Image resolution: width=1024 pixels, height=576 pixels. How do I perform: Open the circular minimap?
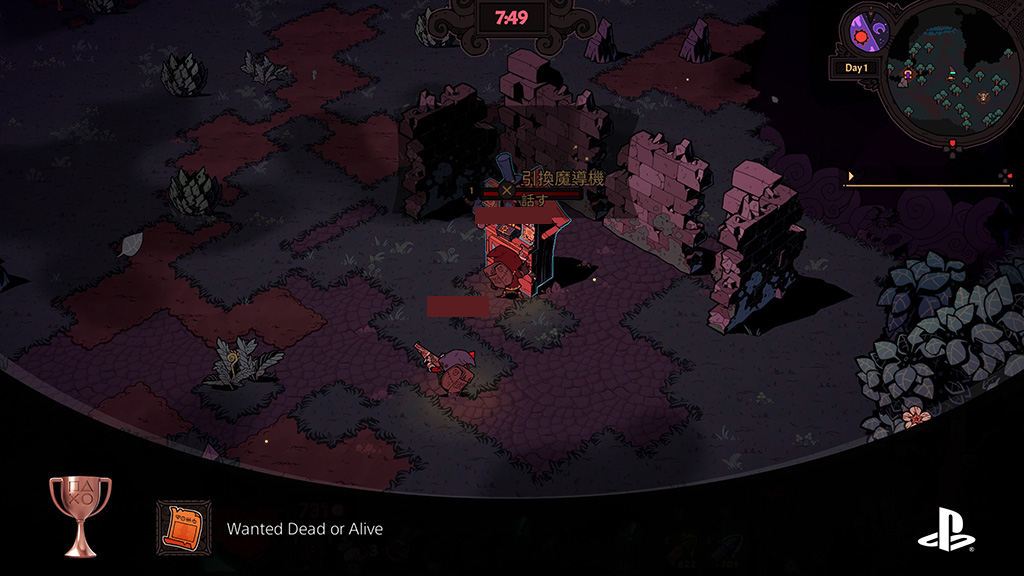950,72
